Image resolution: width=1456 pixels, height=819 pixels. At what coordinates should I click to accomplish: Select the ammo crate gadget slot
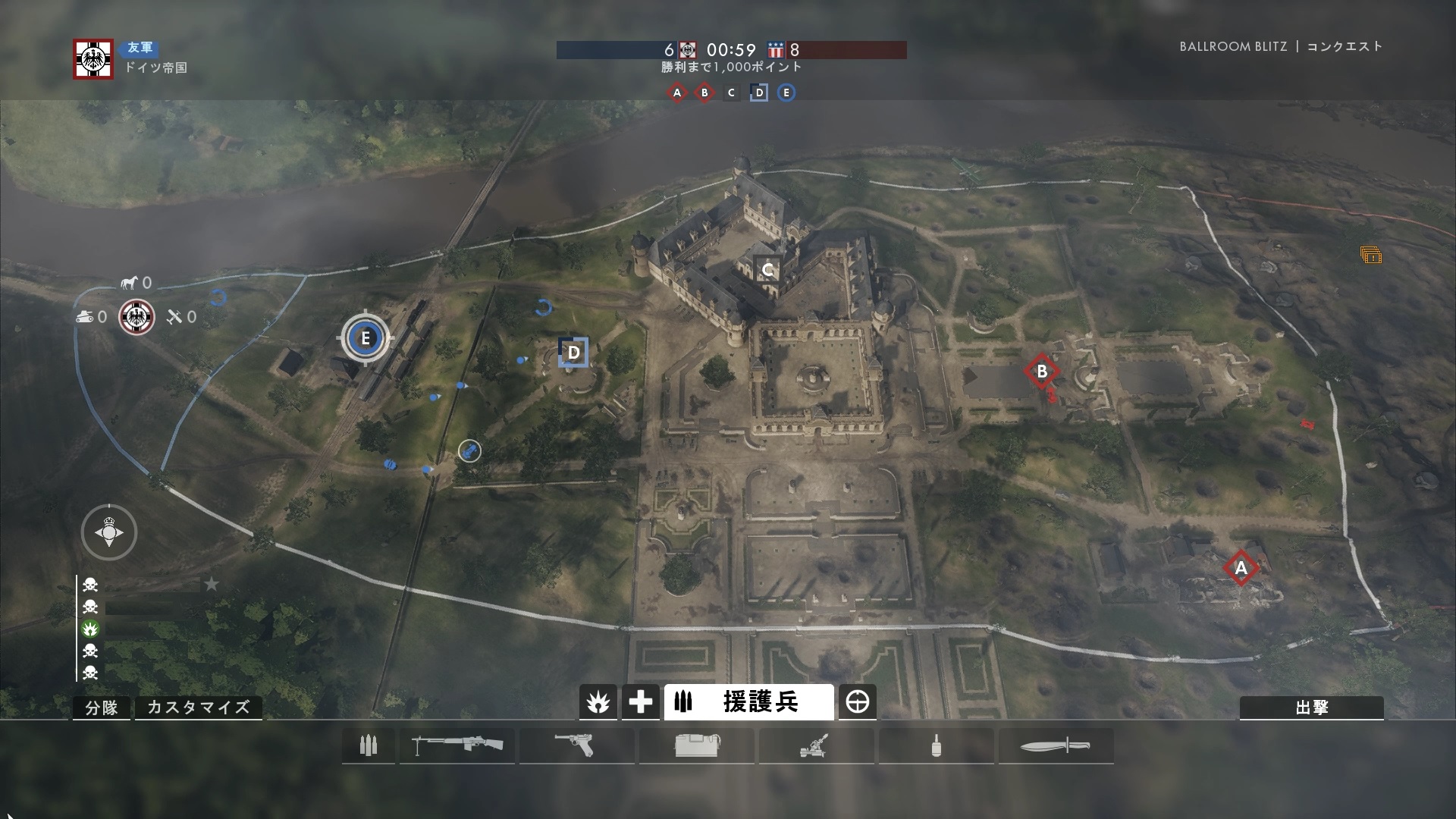pos(696,746)
